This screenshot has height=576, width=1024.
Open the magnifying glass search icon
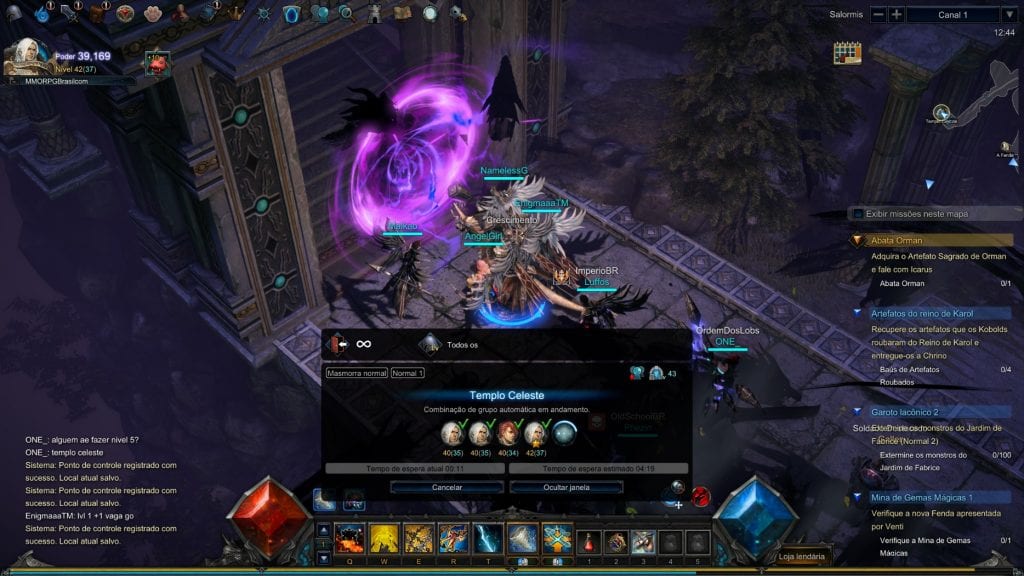pyautogui.click(x=346, y=14)
